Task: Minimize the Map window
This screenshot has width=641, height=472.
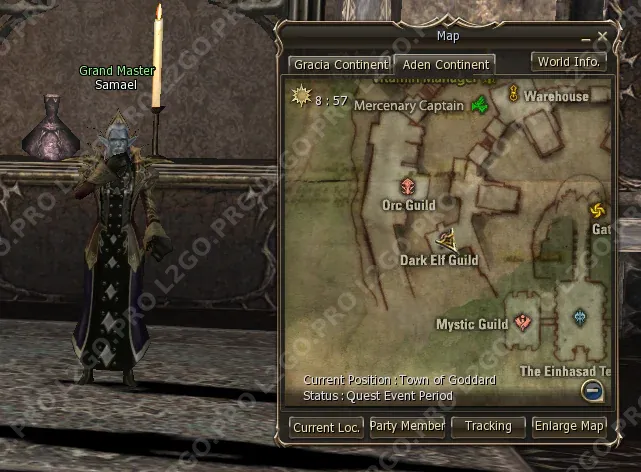Action: [x=587, y=38]
